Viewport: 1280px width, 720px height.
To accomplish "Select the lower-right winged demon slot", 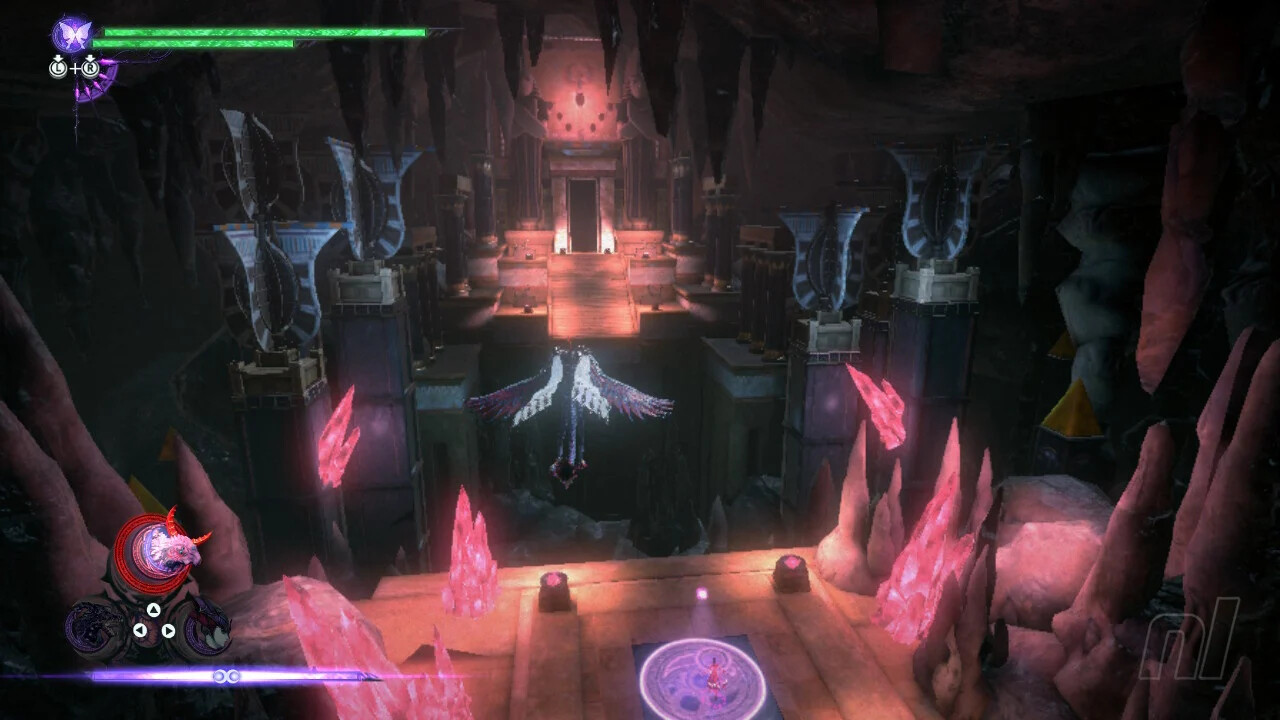I will click(x=204, y=626).
